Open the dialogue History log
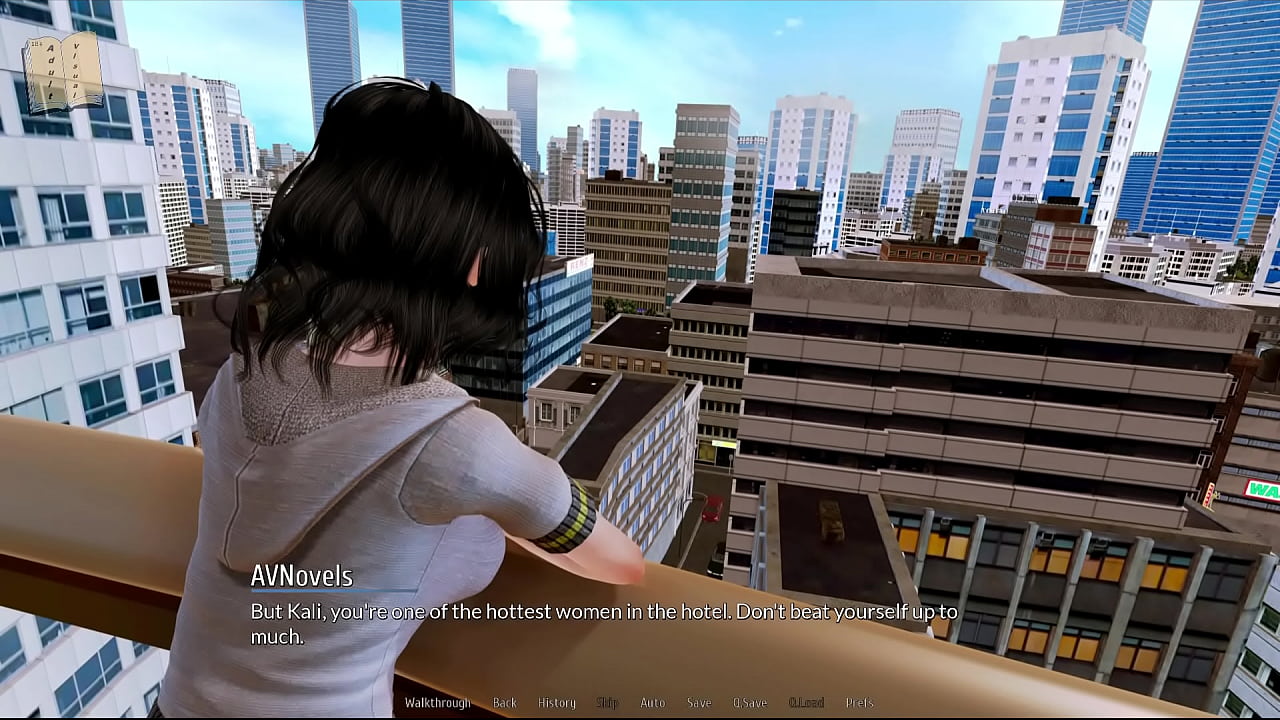The width and height of the screenshot is (1280, 720). pos(557,703)
